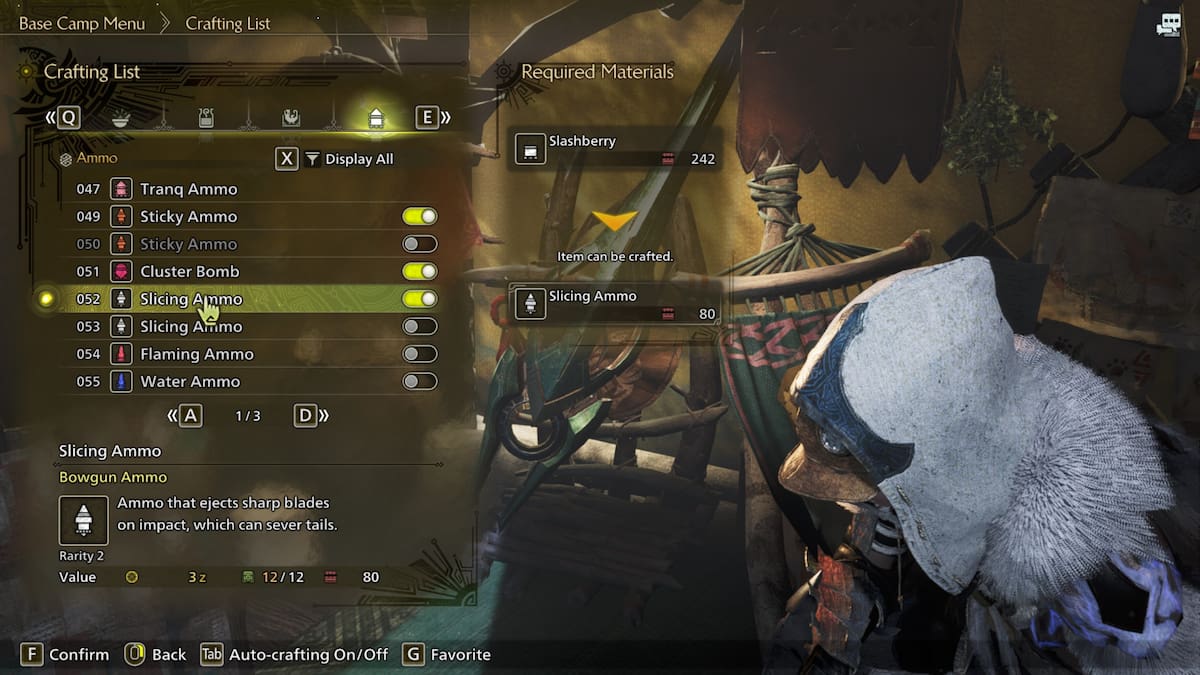The height and width of the screenshot is (675, 1200).
Task: Select the Slashberry required material
Action: click(614, 149)
